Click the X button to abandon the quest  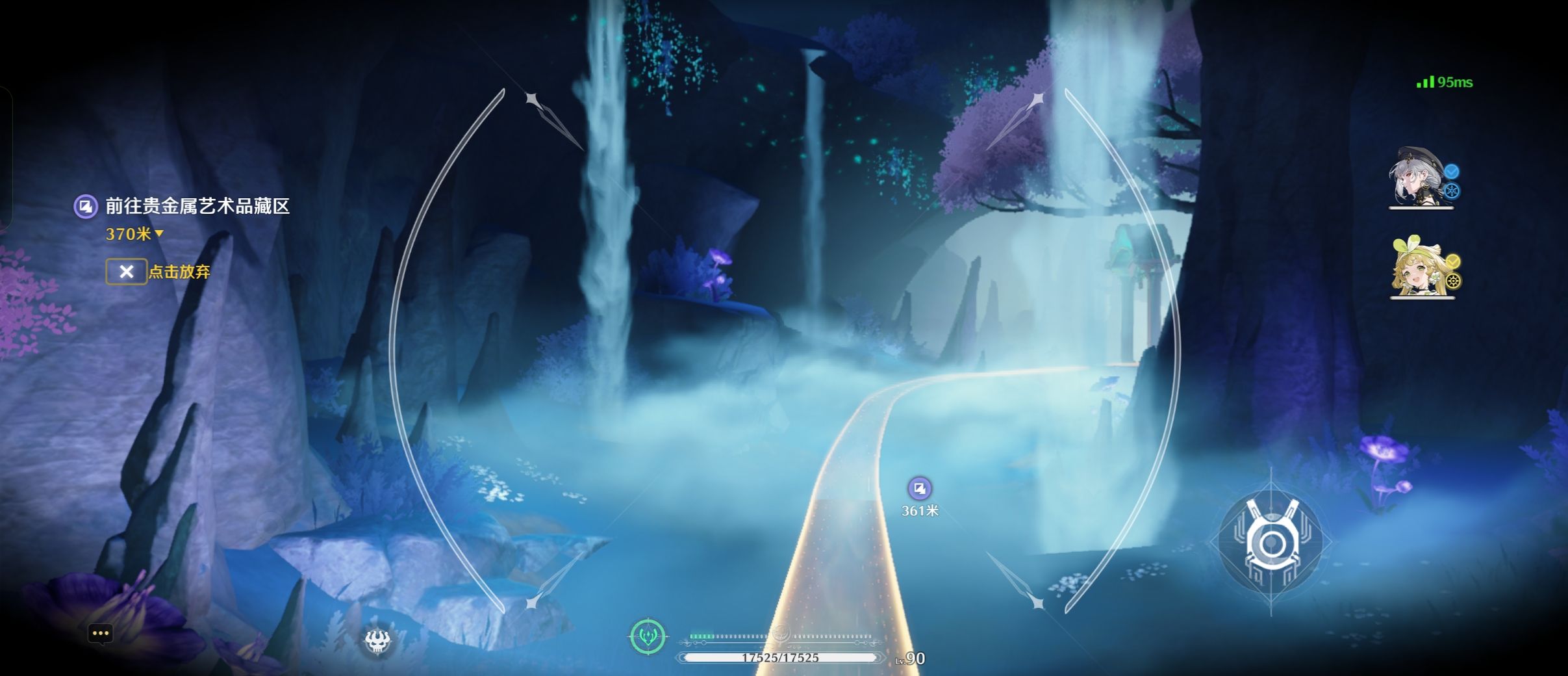pos(126,272)
